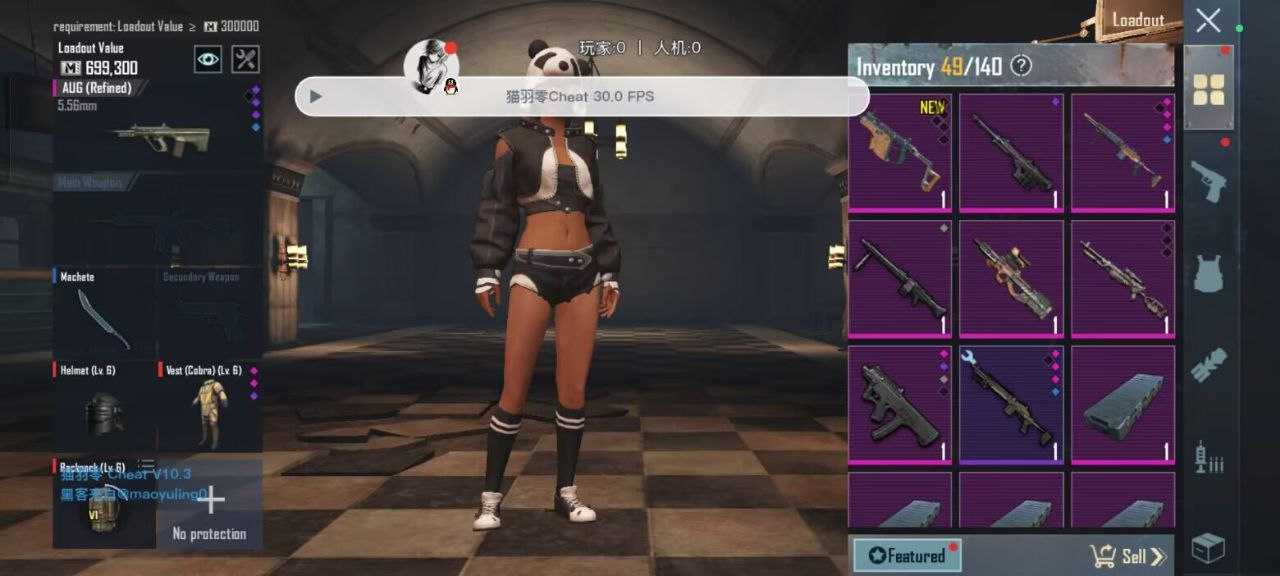Open the Featured items button
Image resolution: width=1280 pixels, height=576 pixels.
click(x=907, y=555)
